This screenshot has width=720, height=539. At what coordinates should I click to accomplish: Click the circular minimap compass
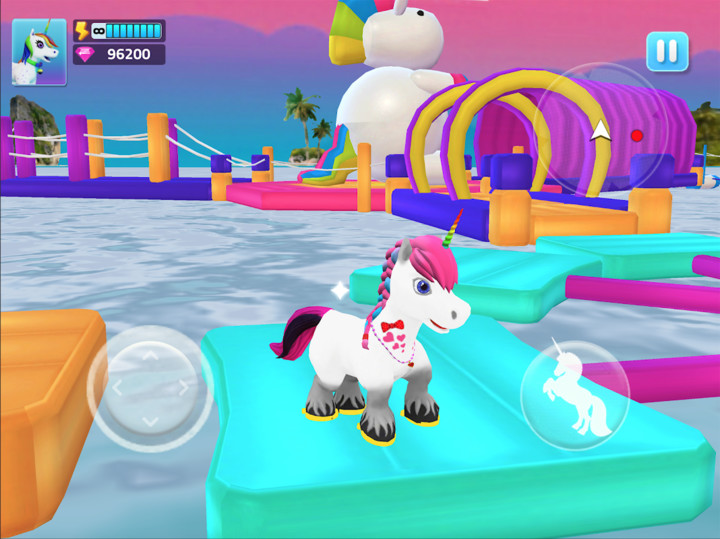pyautogui.click(x=599, y=129)
